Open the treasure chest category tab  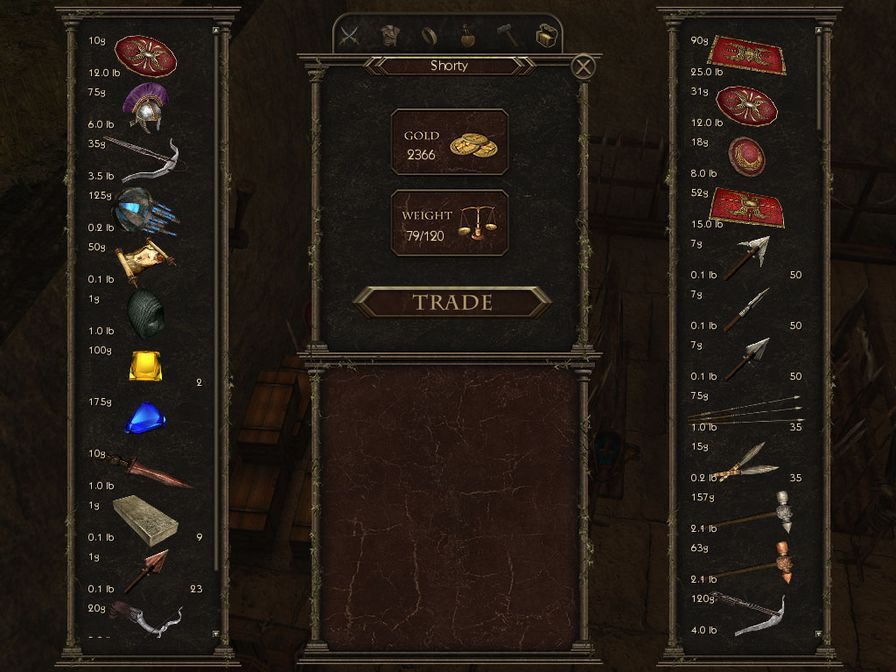click(x=544, y=36)
